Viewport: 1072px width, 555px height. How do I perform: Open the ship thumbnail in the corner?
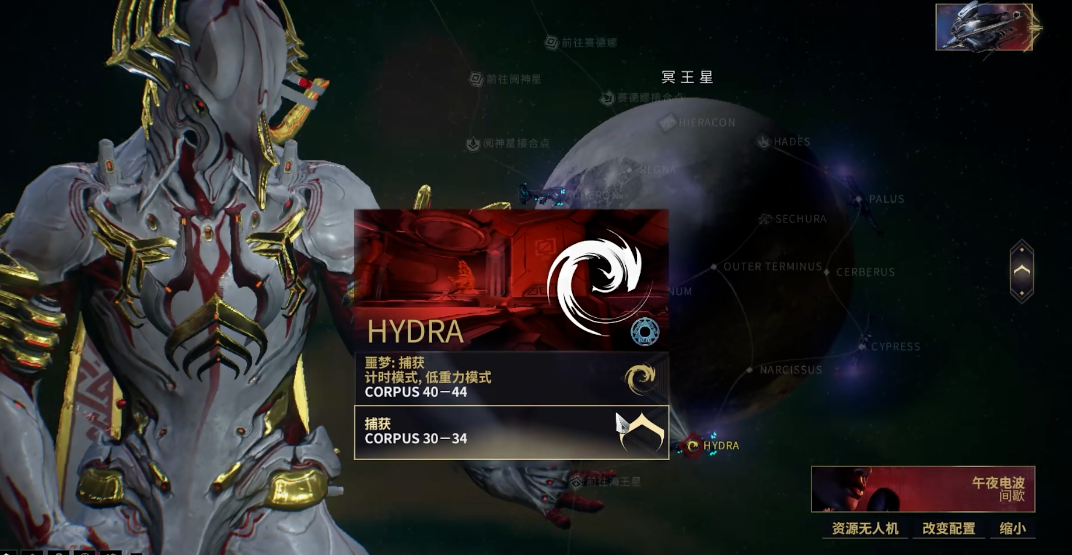[984, 26]
